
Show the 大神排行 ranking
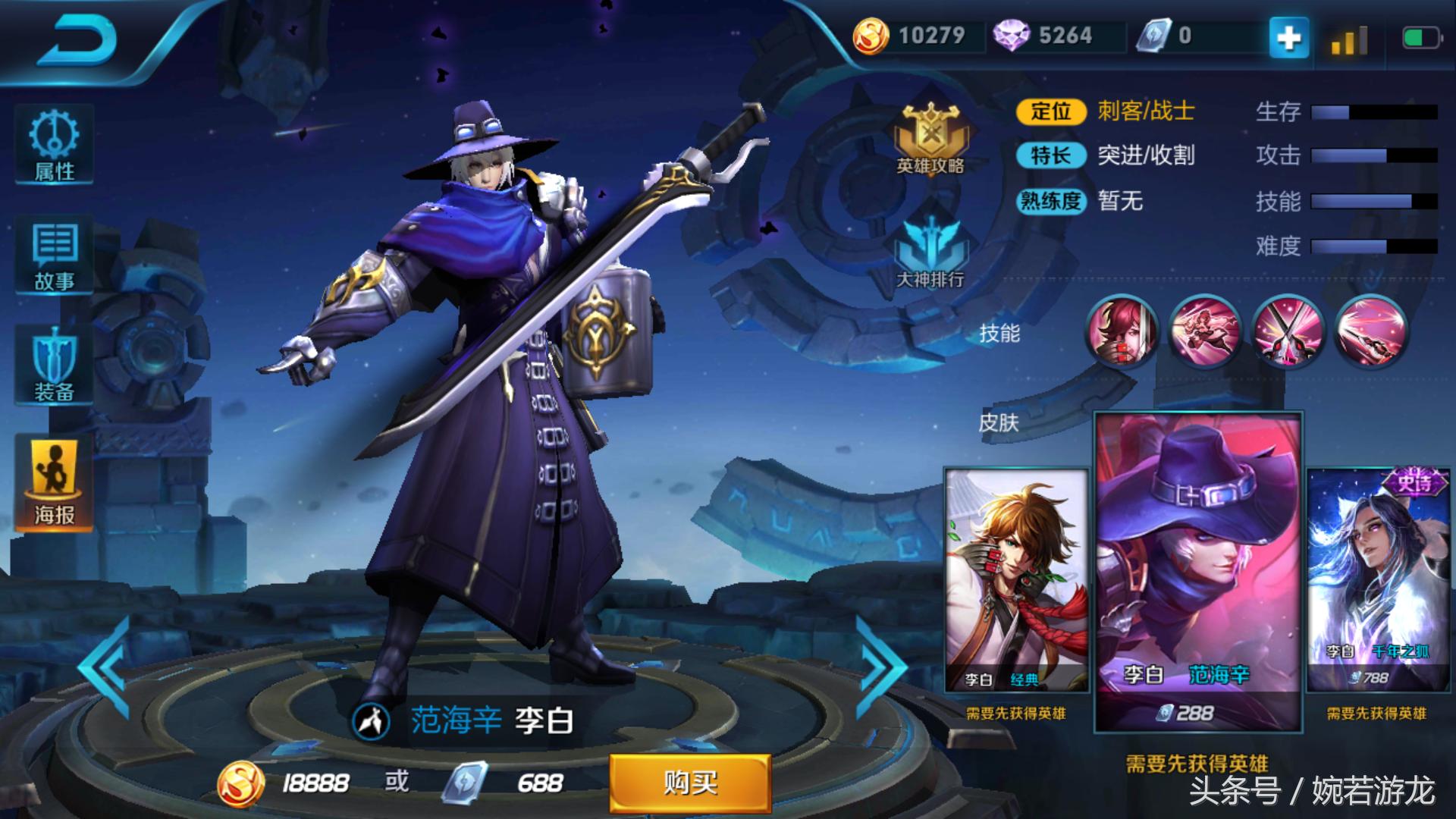(x=930, y=254)
